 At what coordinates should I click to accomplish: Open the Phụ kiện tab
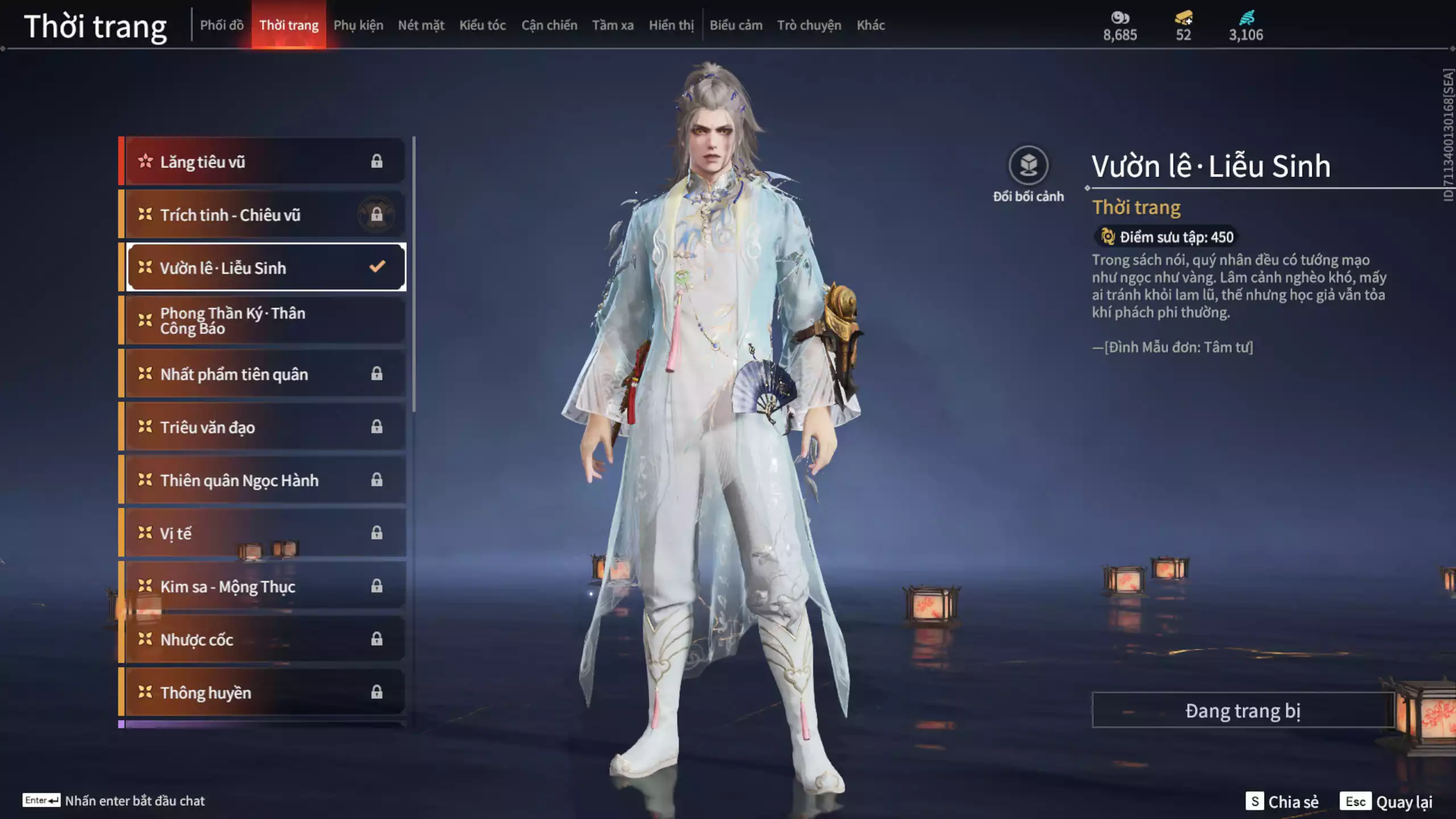[358, 25]
